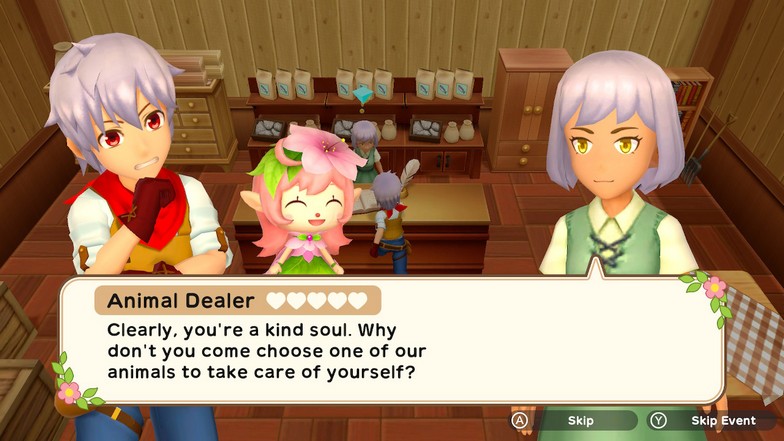Select the Skip Event button
The image size is (784, 441).
point(711,421)
